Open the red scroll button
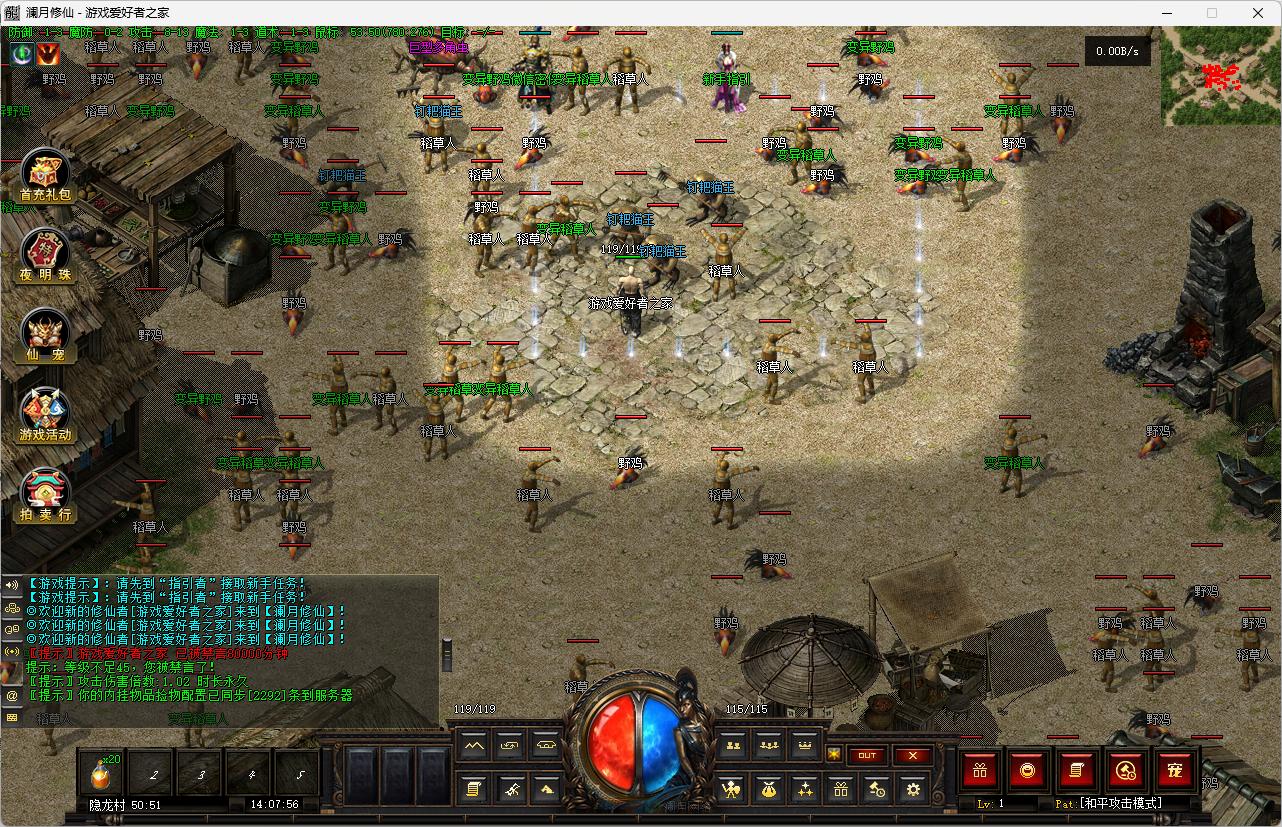Screen dimensions: 1282x827 point(1077,770)
